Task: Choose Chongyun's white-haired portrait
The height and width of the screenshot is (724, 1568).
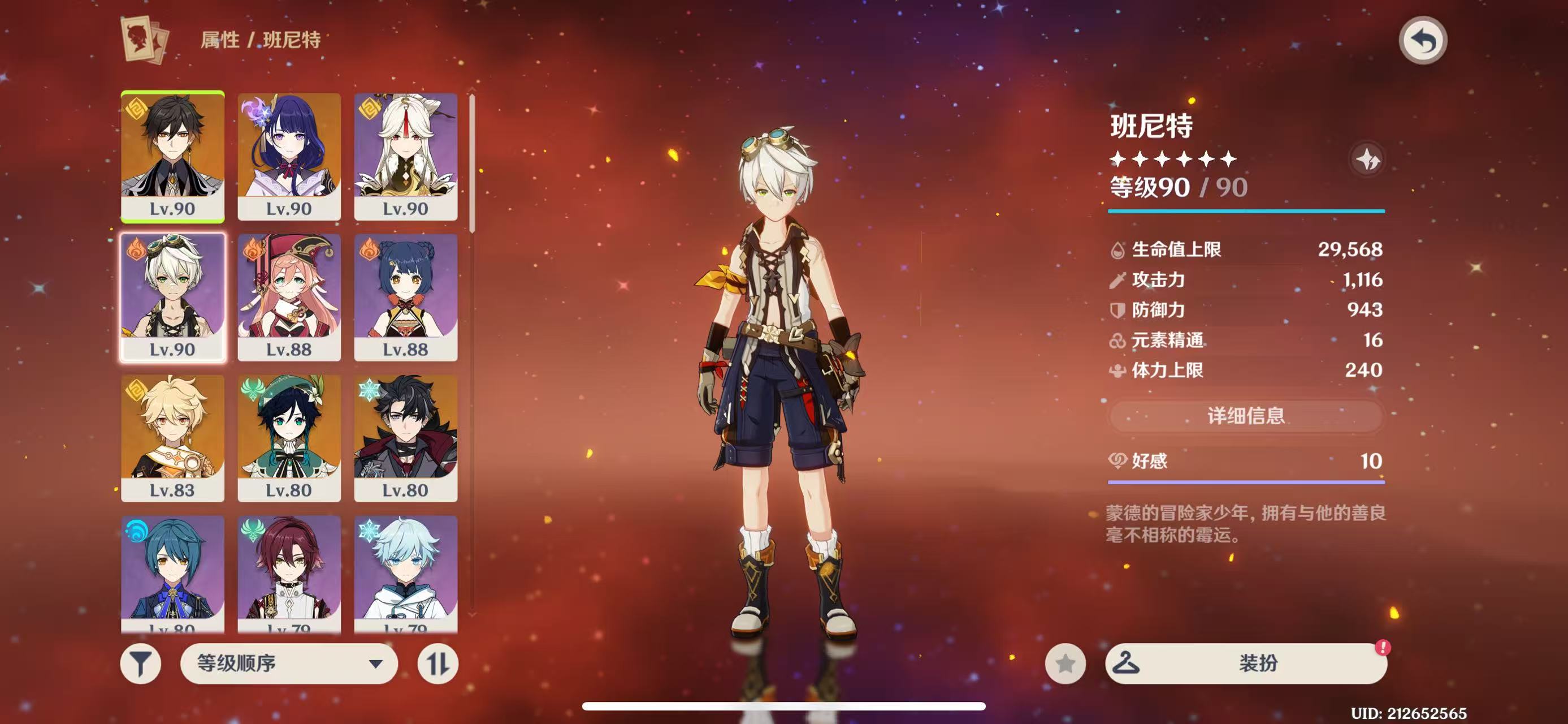Action: click(x=405, y=572)
